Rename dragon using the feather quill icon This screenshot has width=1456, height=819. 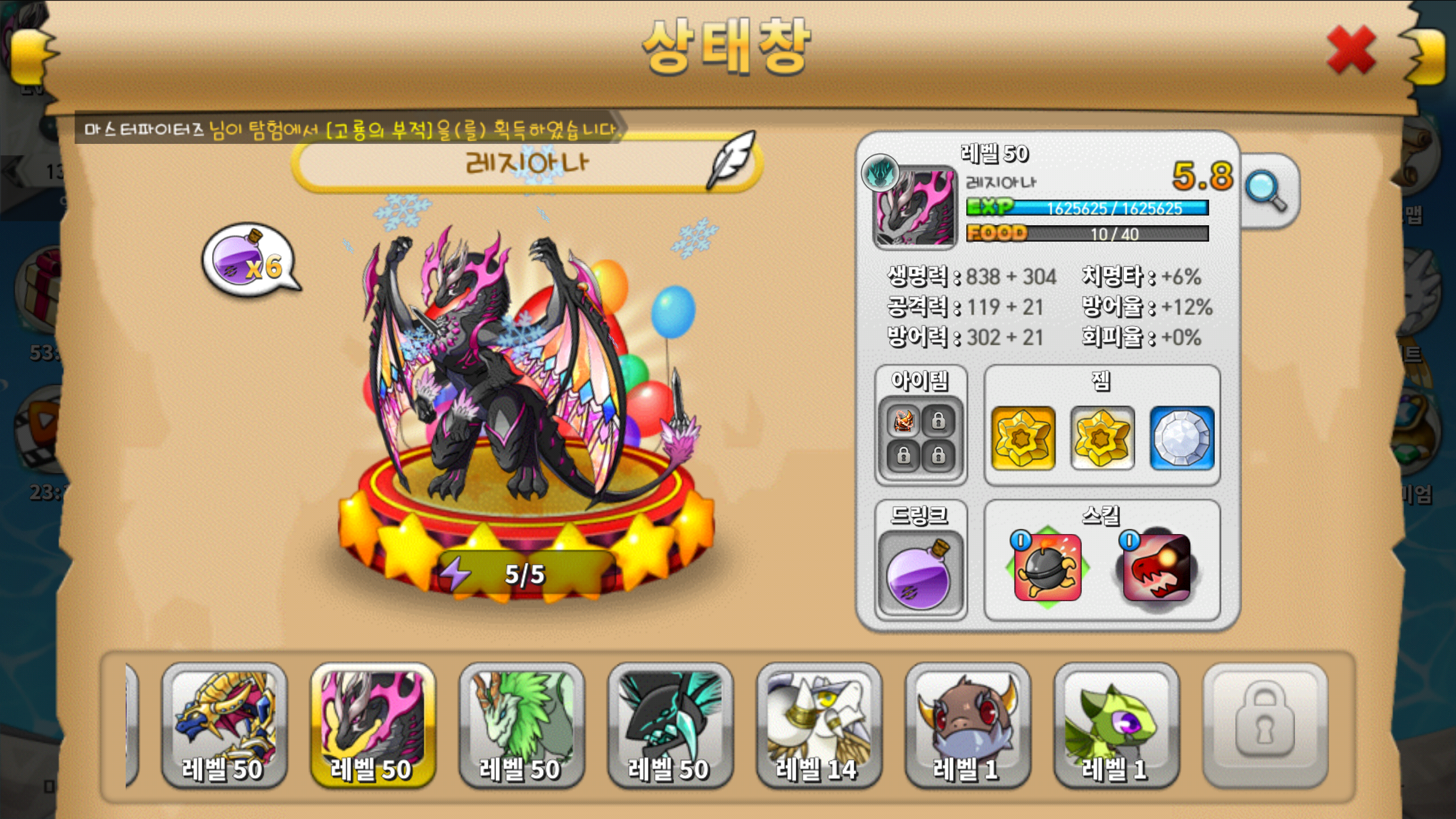click(732, 160)
